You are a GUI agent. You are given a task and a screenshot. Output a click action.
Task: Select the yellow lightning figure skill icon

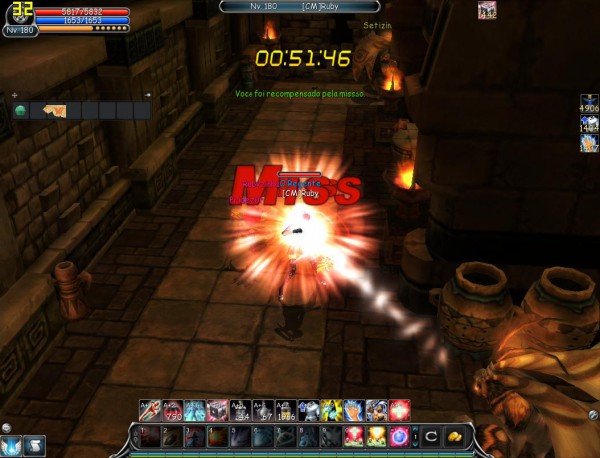[329, 408]
